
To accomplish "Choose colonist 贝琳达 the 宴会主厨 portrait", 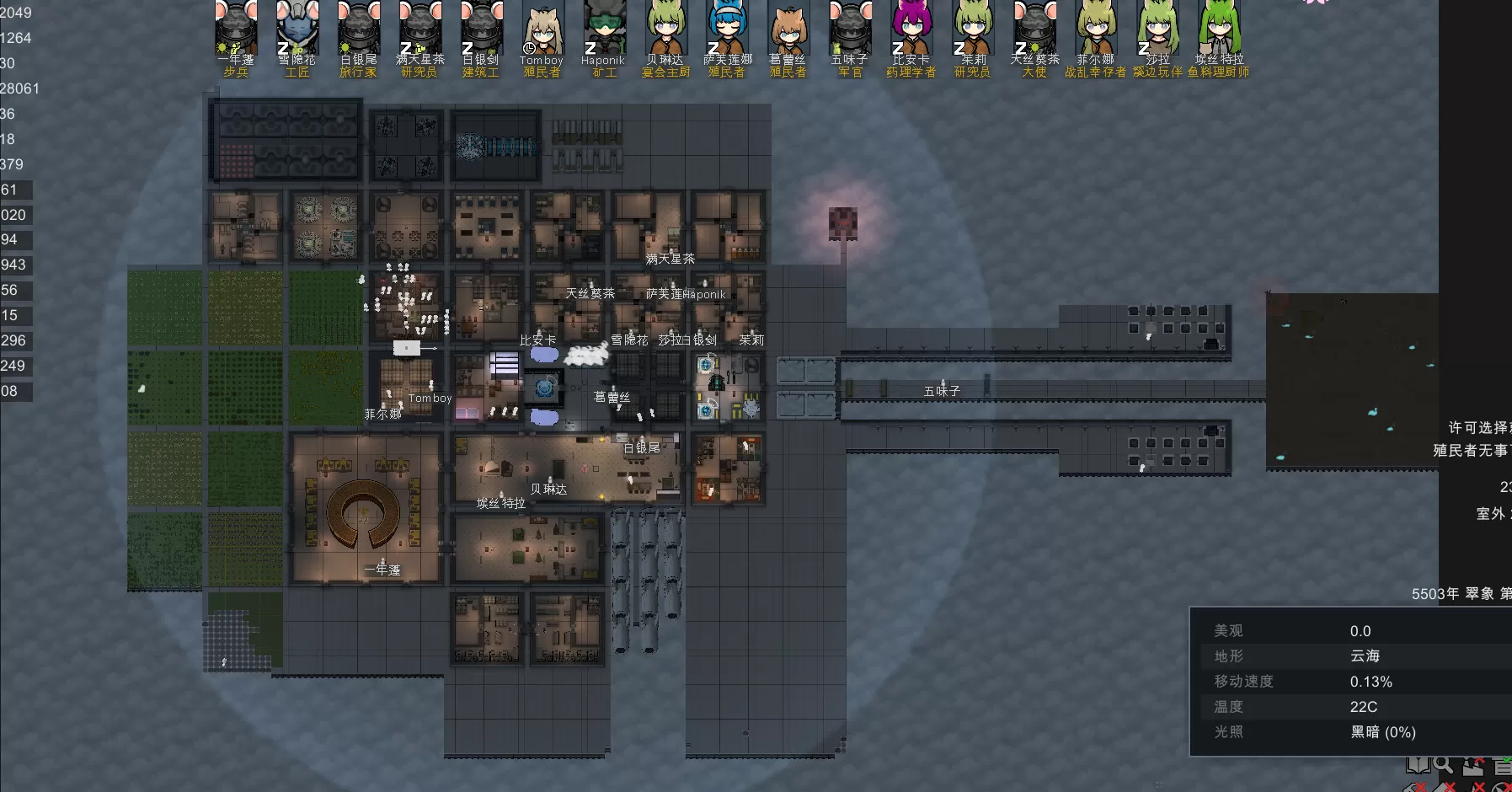I will coord(666,29).
